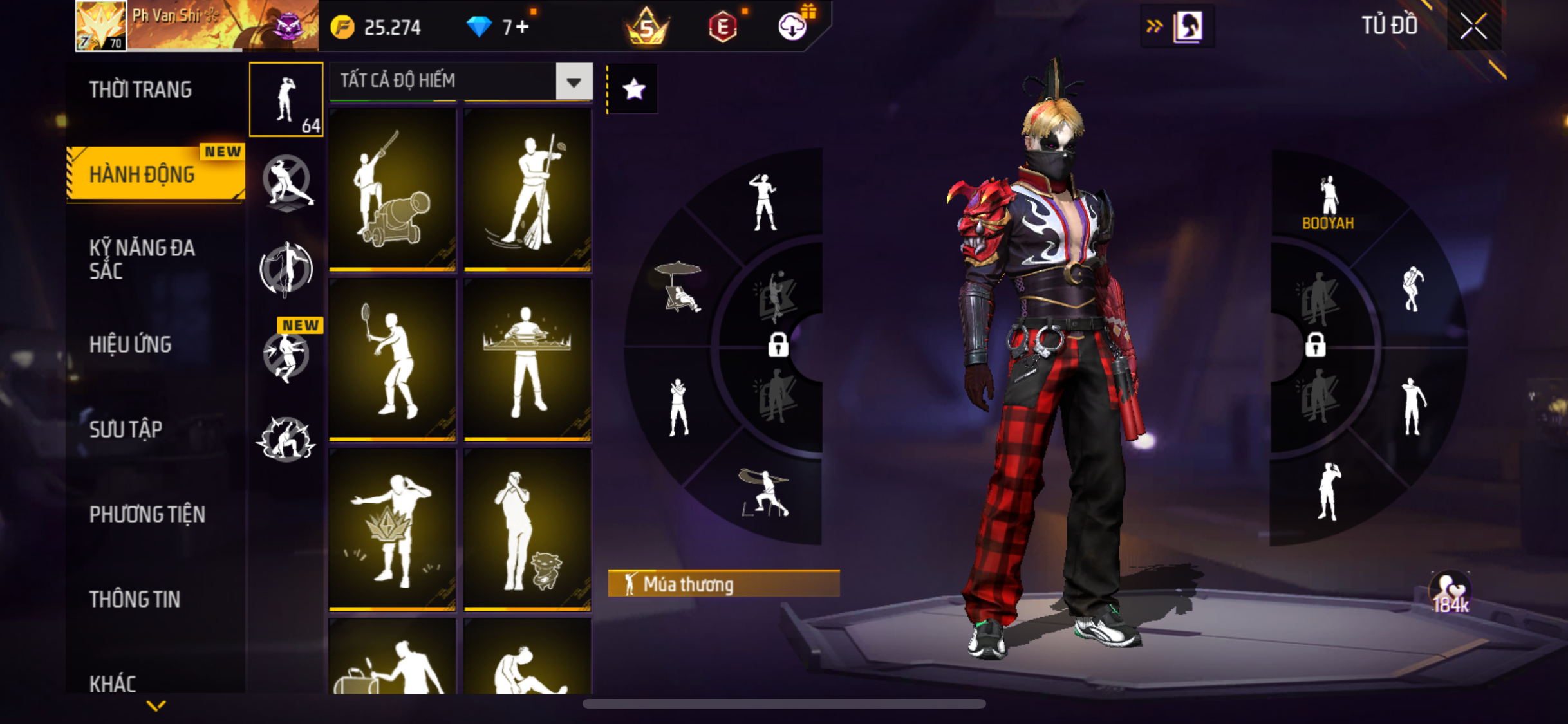Toggle the star favorites filter

tap(633, 89)
